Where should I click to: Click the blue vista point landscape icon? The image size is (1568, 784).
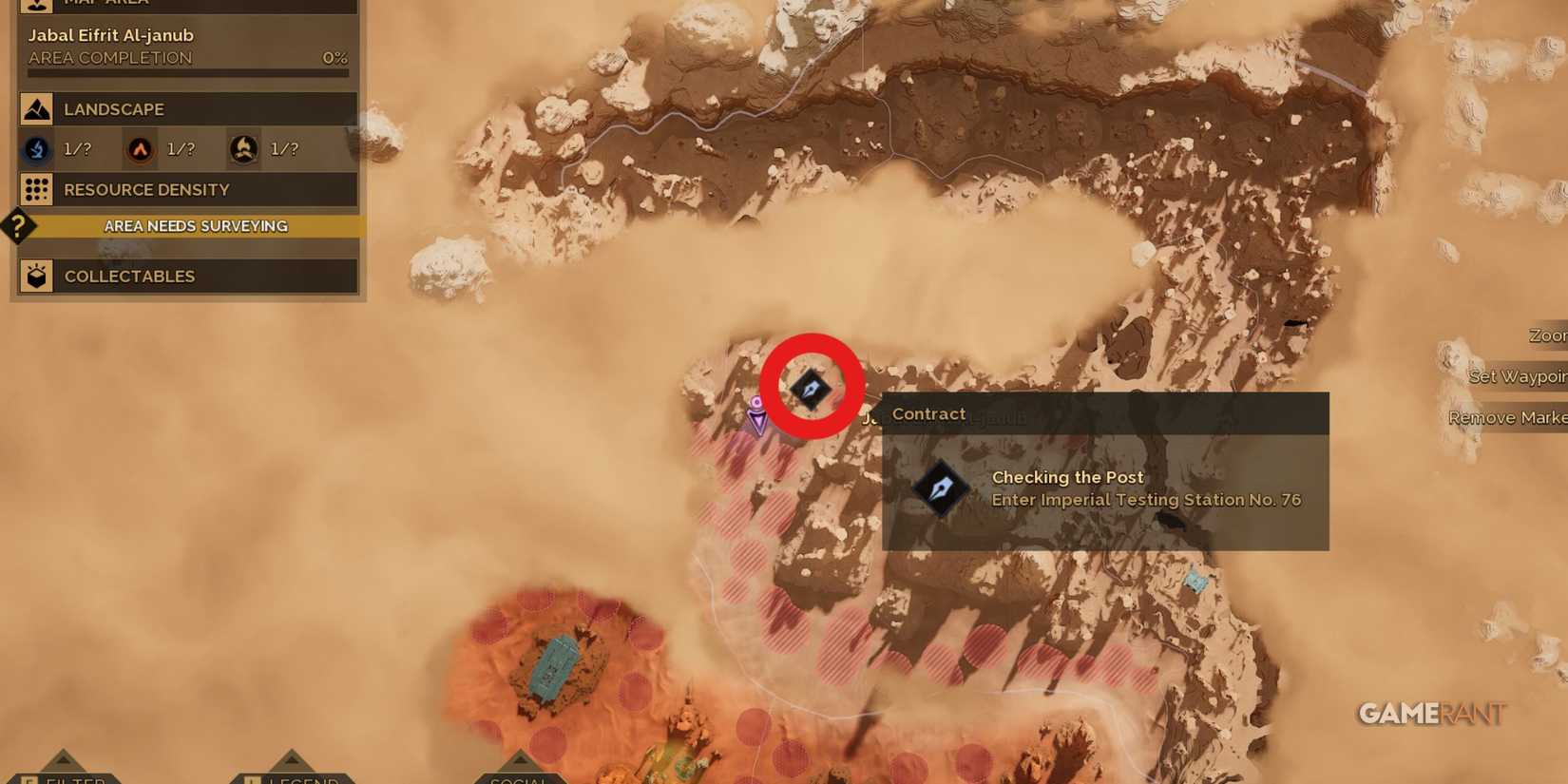point(35,149)
